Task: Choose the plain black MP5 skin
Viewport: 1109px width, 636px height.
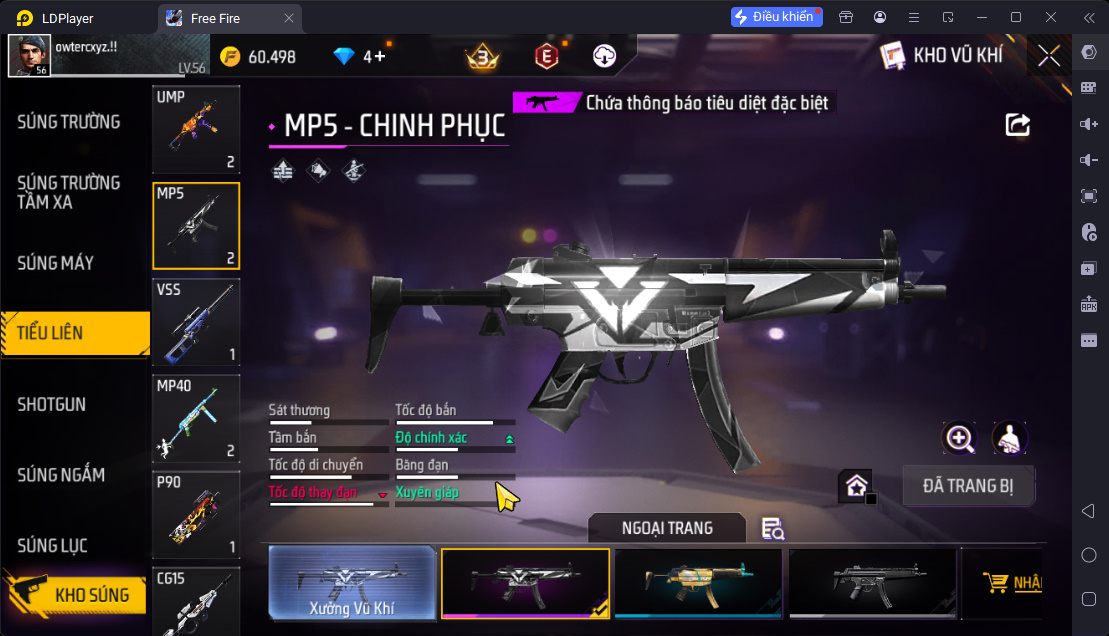Action: pos(872,583)
